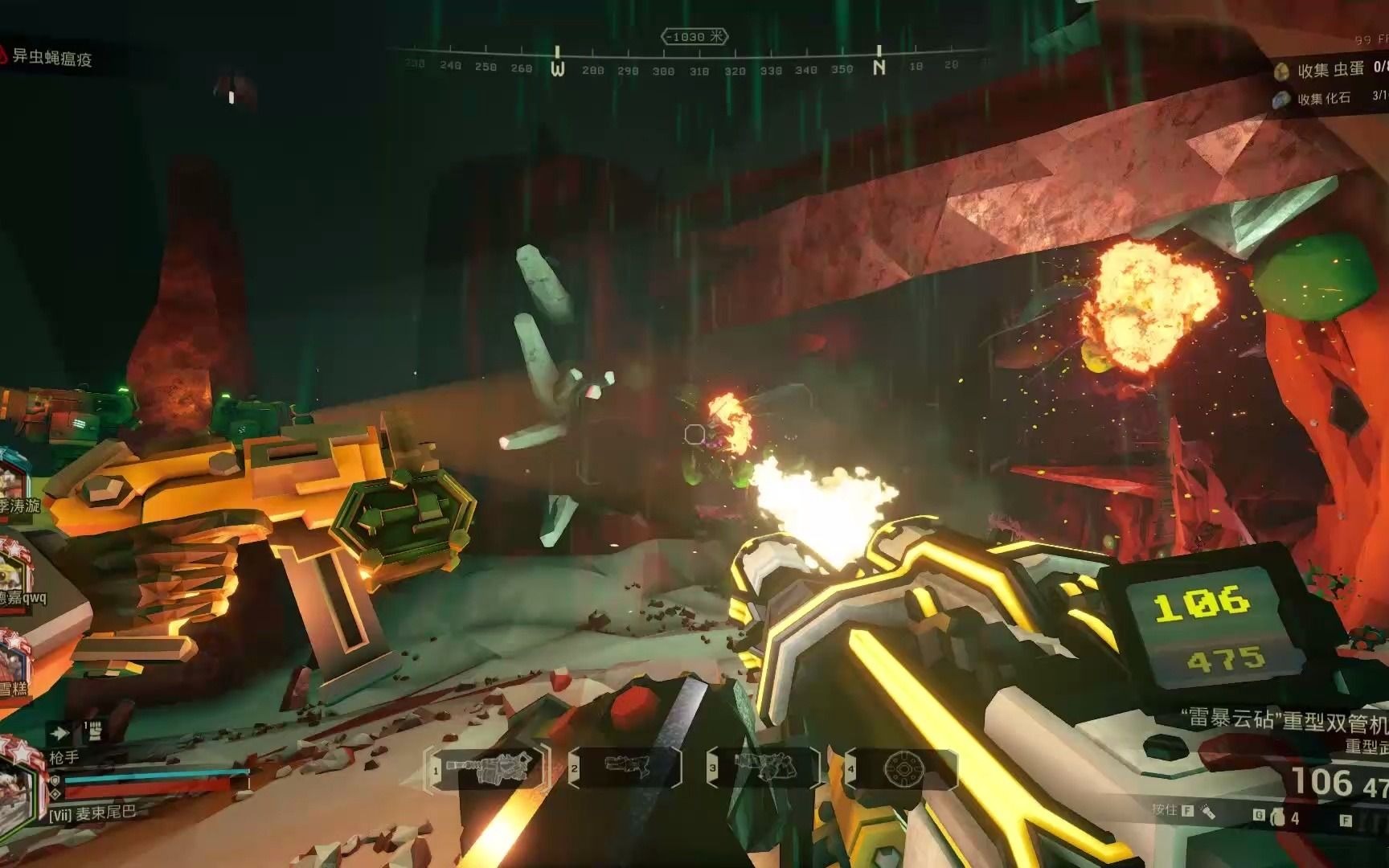Select the slot 3 traversal tool

point(764,769)
